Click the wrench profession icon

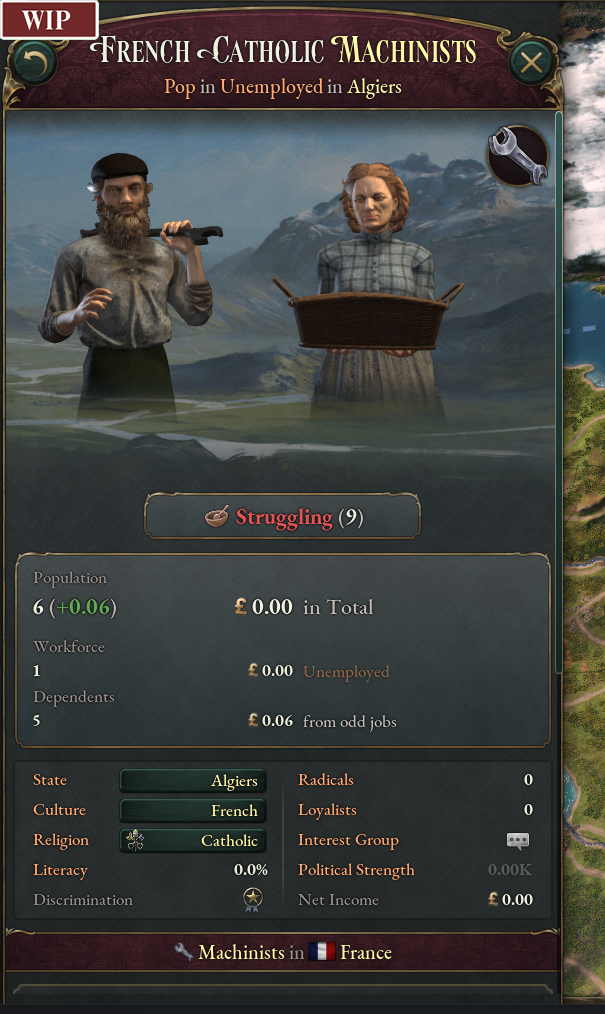coord(517,157)
